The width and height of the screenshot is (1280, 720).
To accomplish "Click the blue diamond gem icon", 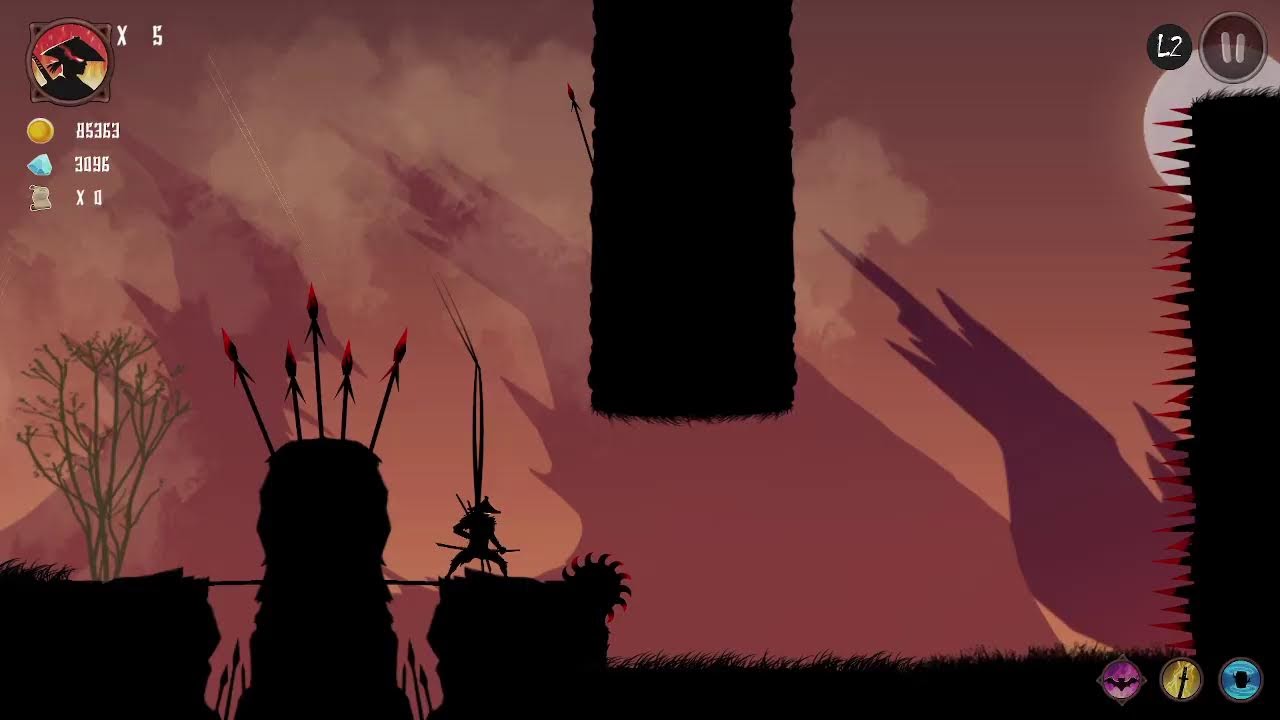I will (x=40, y=164).
